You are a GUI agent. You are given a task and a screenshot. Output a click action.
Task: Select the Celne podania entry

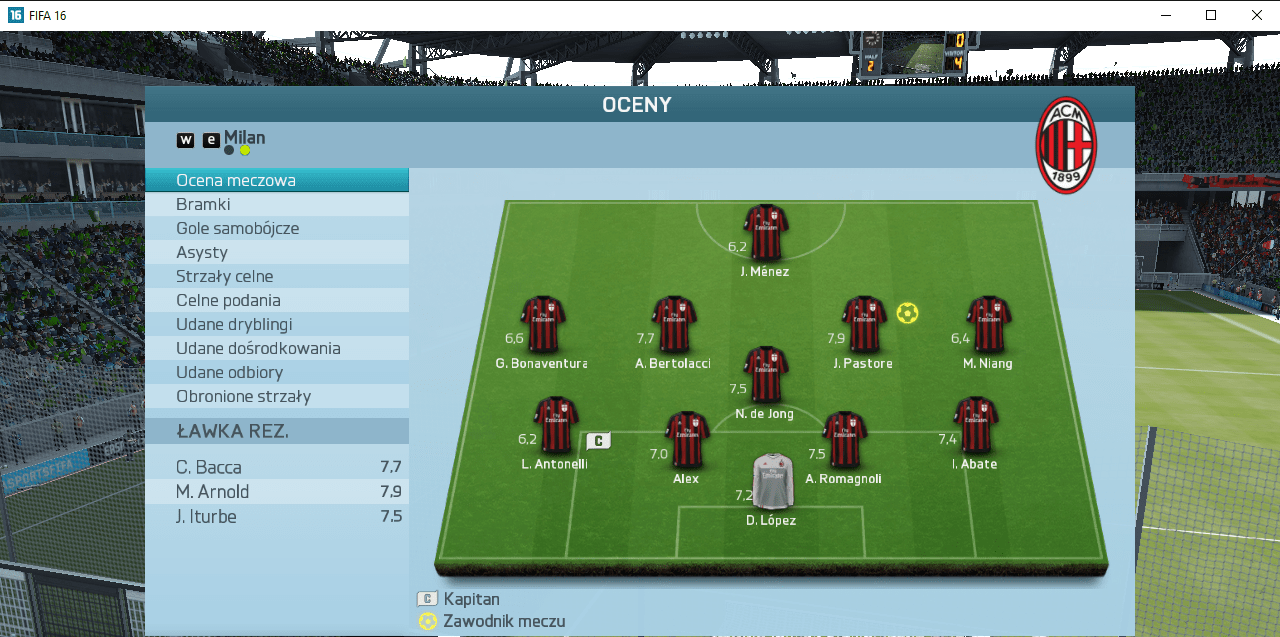[276, 300]
